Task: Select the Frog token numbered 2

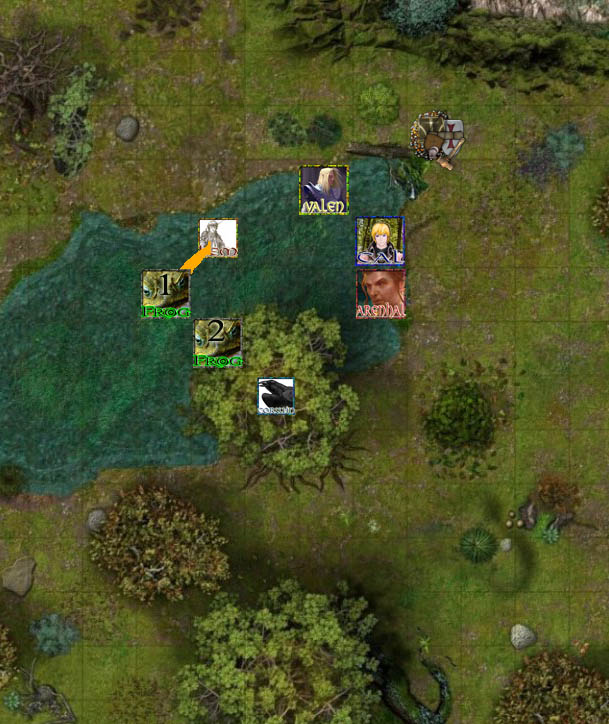Action: click(x=217, y=344)
